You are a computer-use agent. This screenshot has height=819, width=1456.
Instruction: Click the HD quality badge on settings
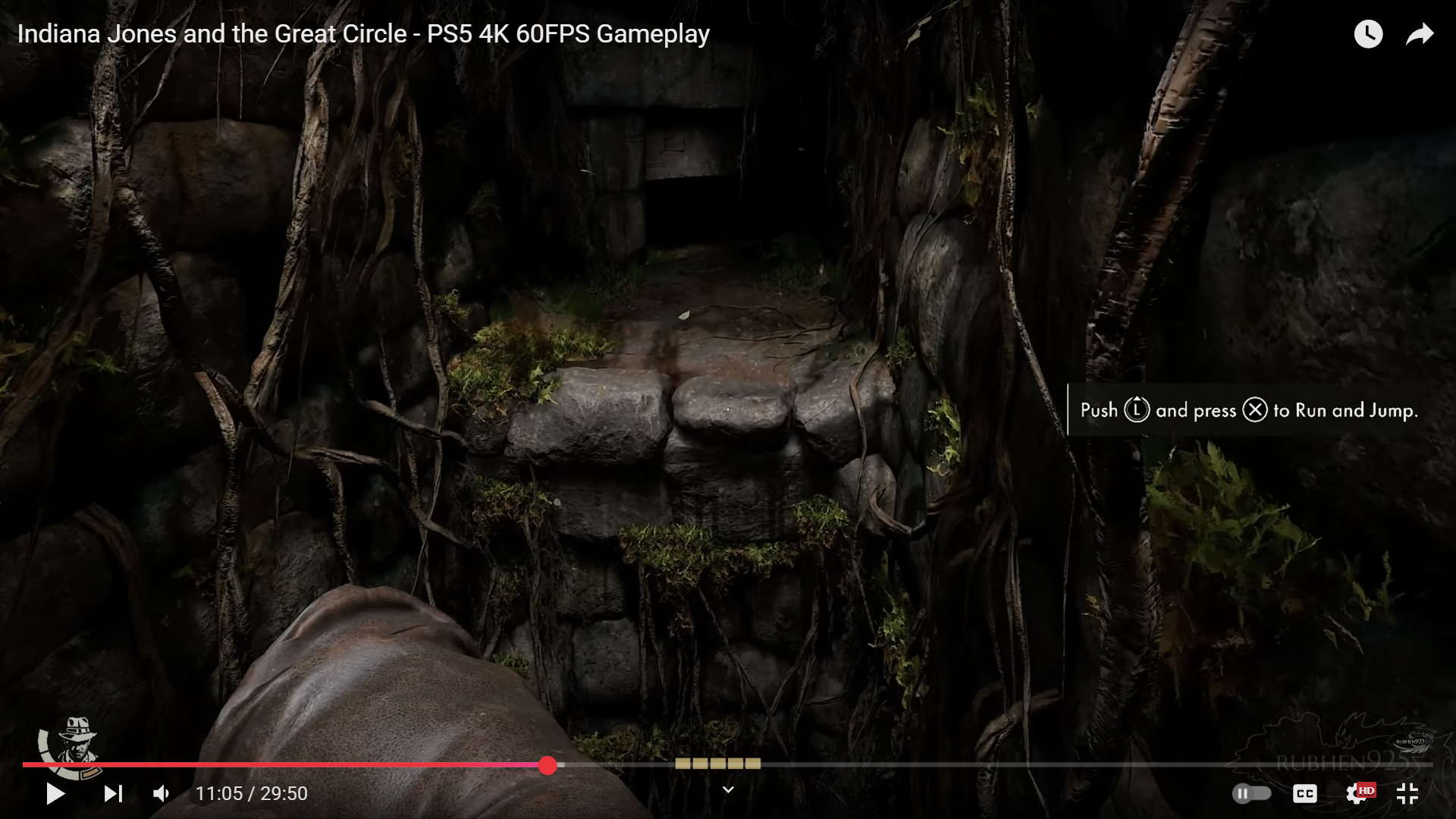coord(1367,789)
